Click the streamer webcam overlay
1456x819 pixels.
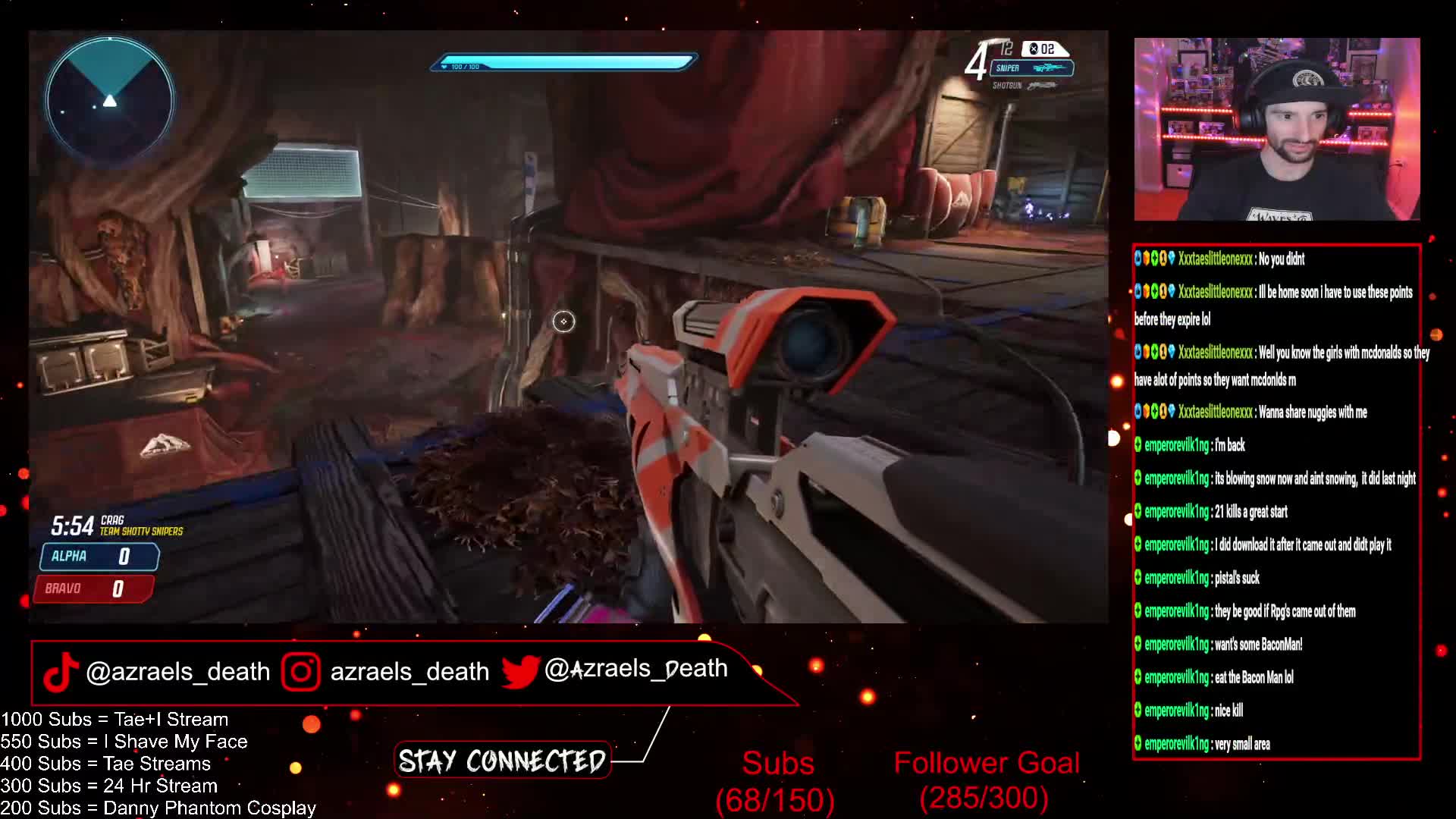click(1276, 130)
